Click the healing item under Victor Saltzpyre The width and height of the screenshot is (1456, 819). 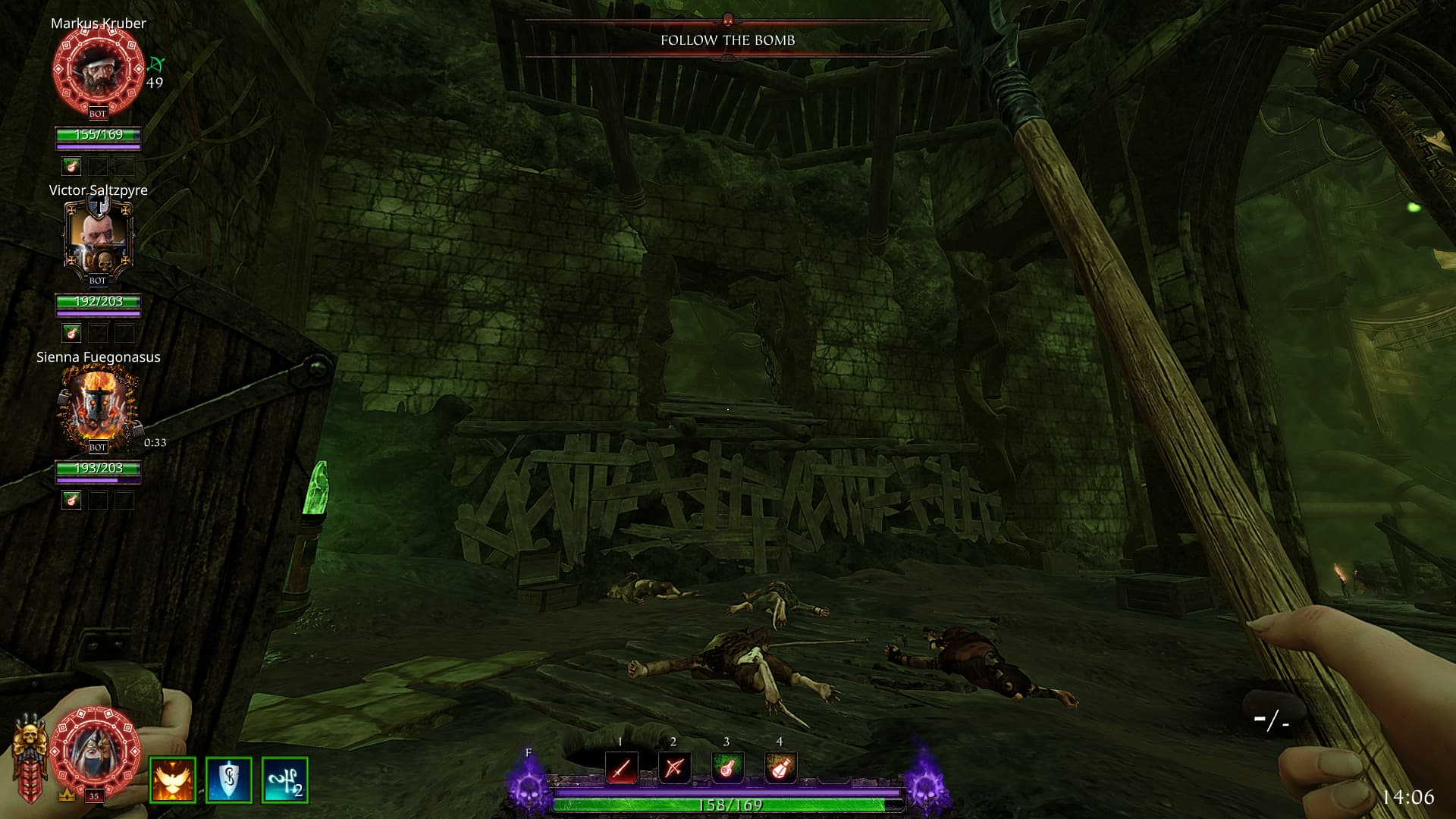pos(72,333)
